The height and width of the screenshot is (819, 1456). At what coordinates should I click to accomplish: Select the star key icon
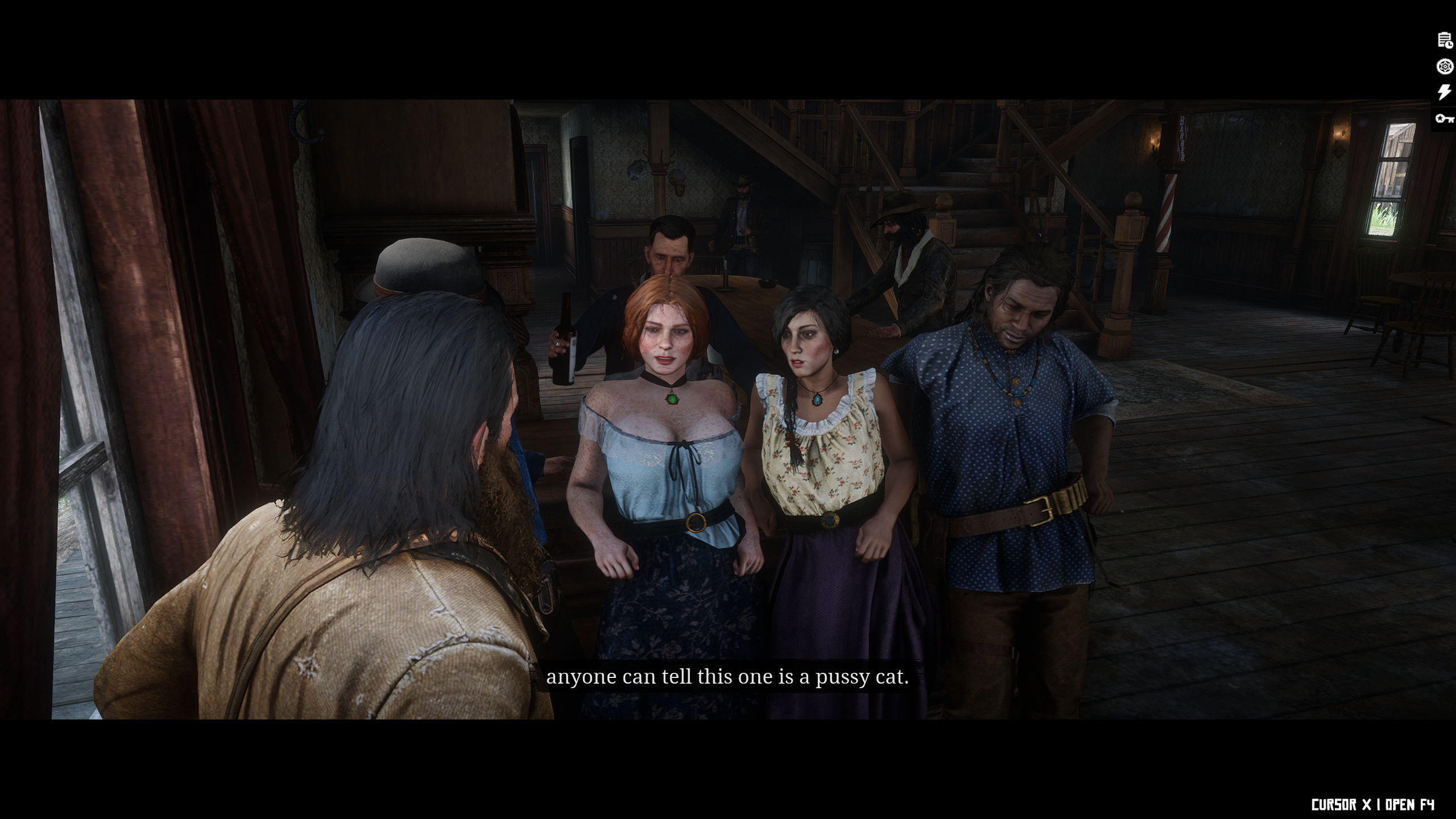point(1445,118)
